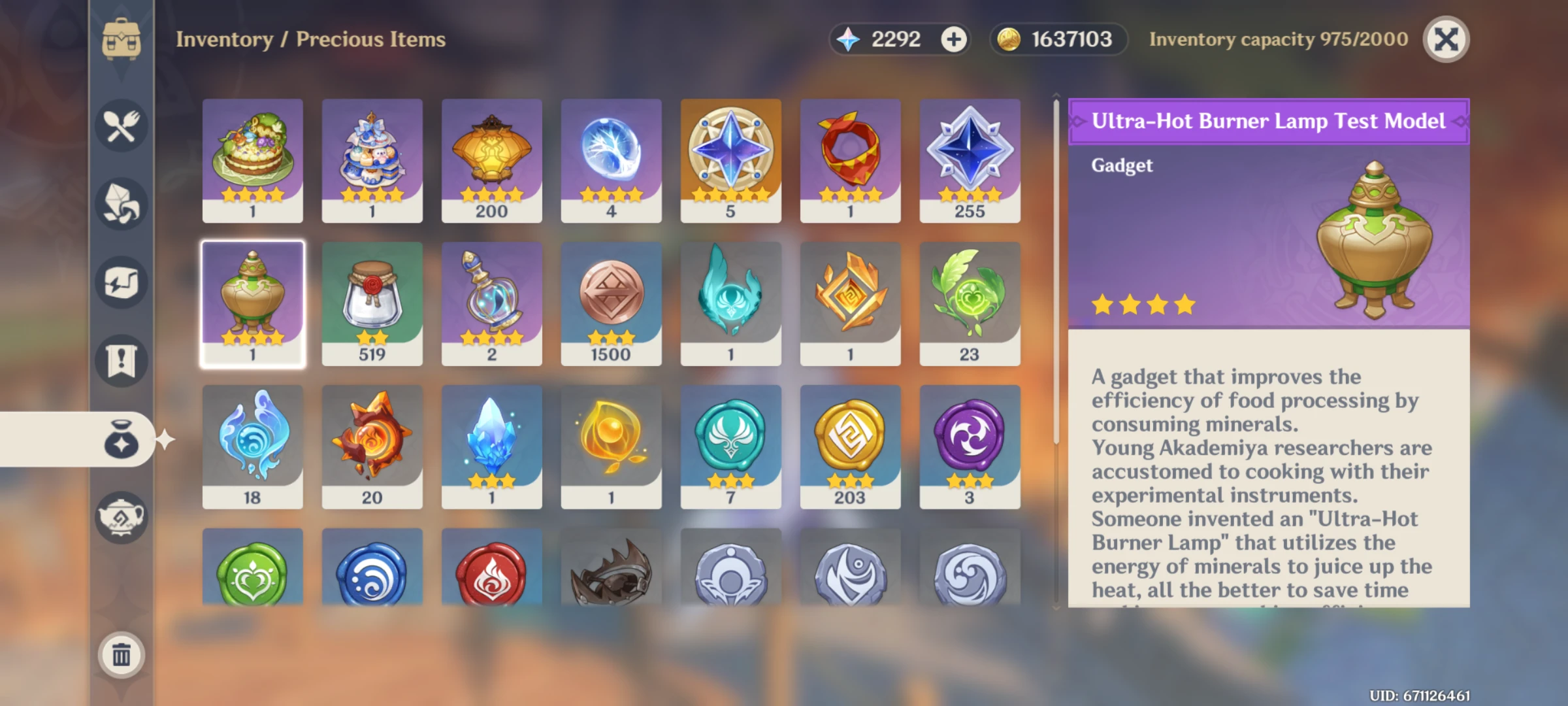Image resolution: width=1568 pixels, height=706 pixels.
Task: Open the Food category fork-and-knife icon
Action: (x=121, y=126)
